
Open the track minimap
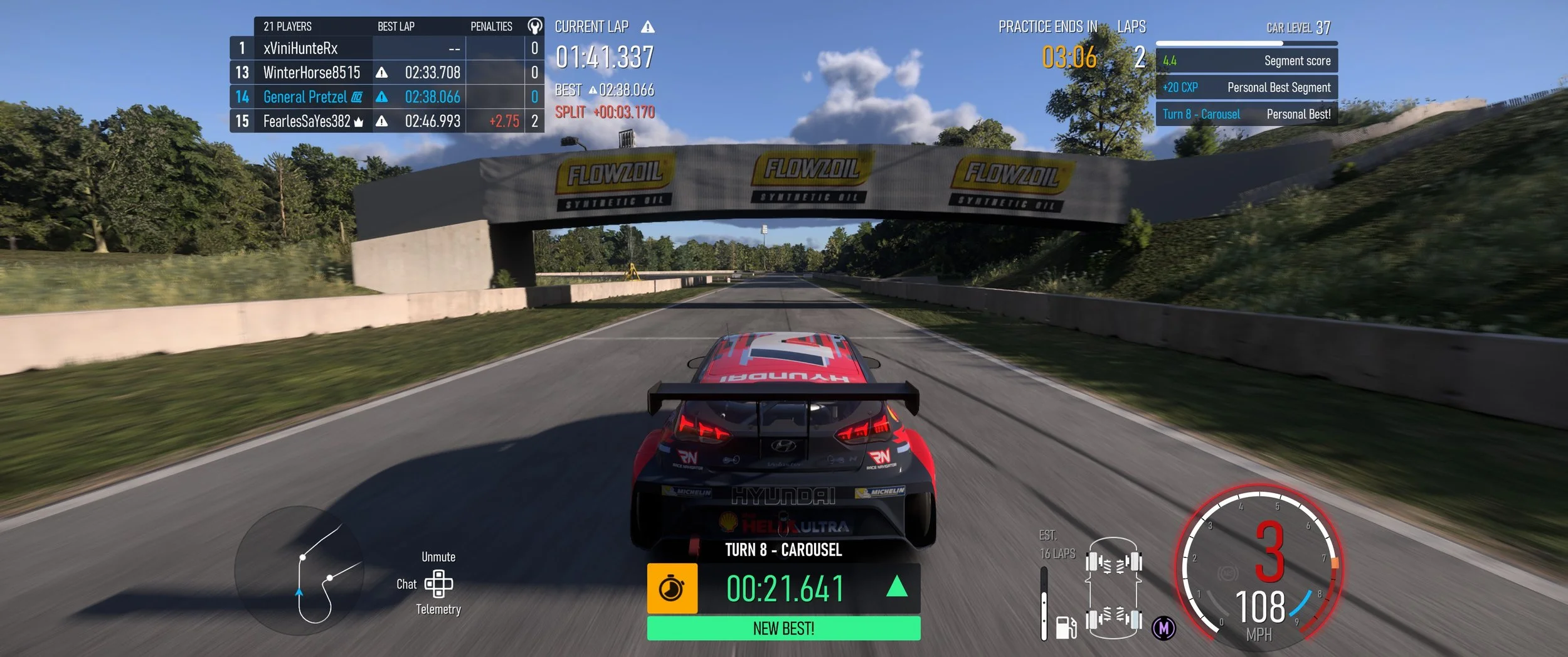(x=299, y=571)
